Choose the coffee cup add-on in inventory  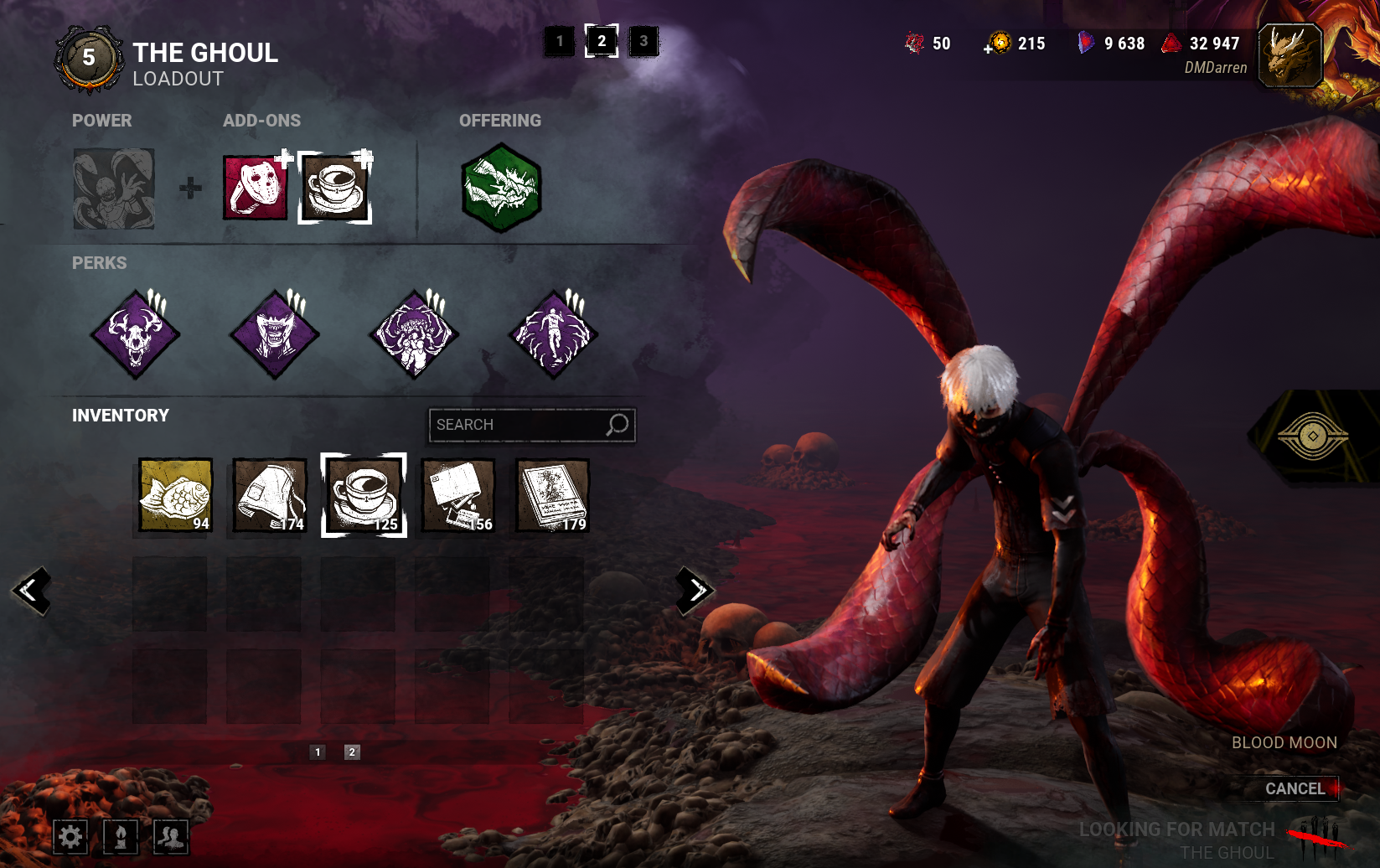tap(364, 495)
